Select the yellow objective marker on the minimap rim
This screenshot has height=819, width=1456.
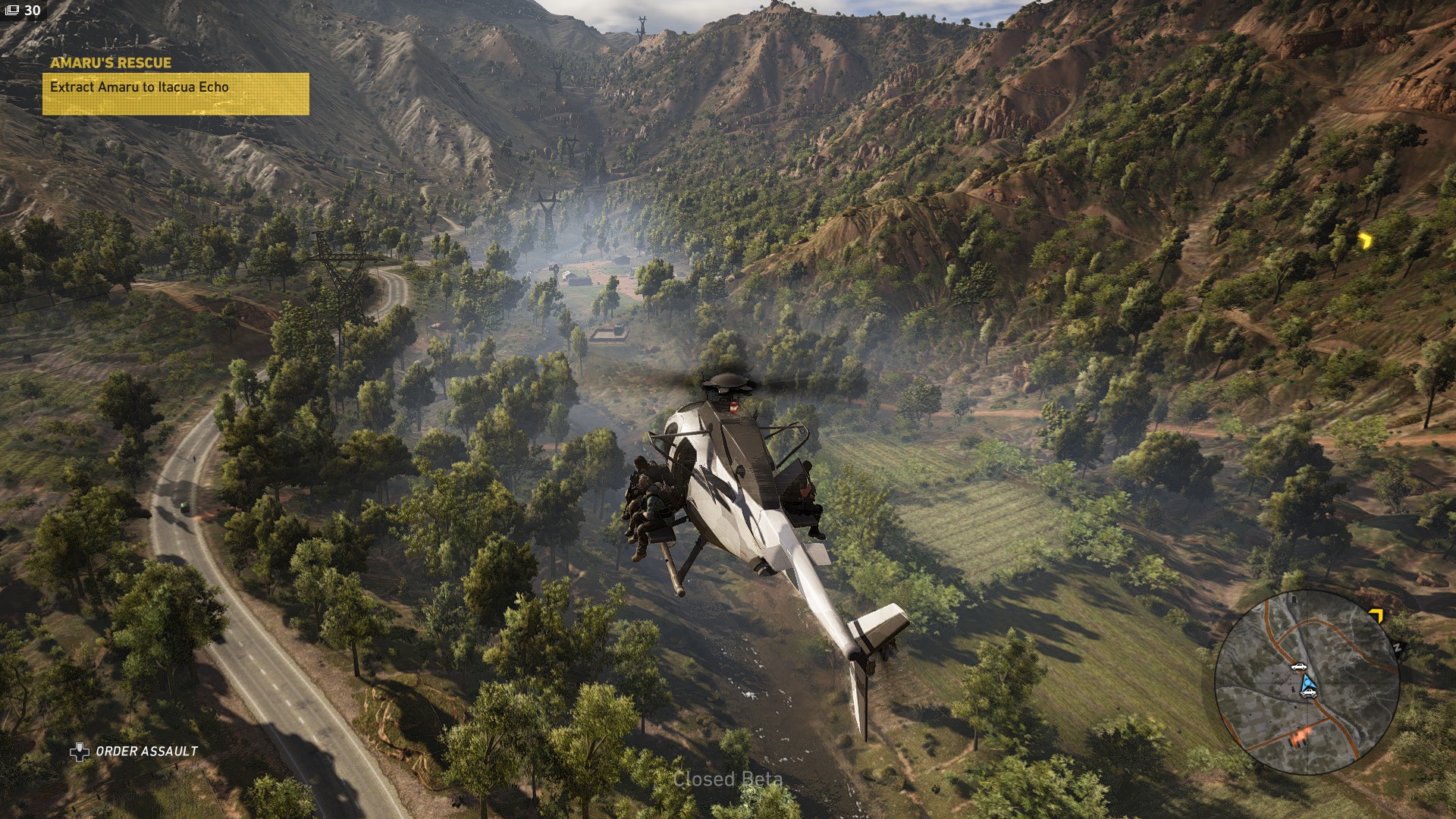coord(1376,615)
